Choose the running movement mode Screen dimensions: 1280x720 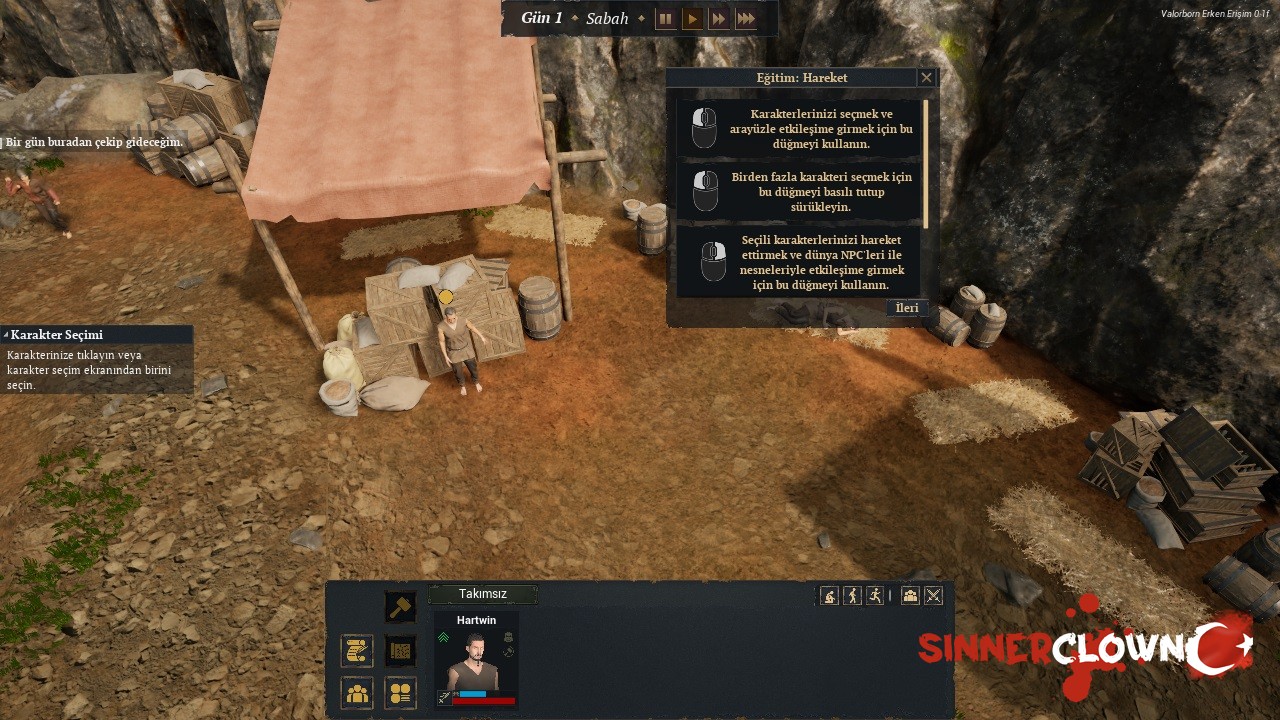click(x=875, y=596)
